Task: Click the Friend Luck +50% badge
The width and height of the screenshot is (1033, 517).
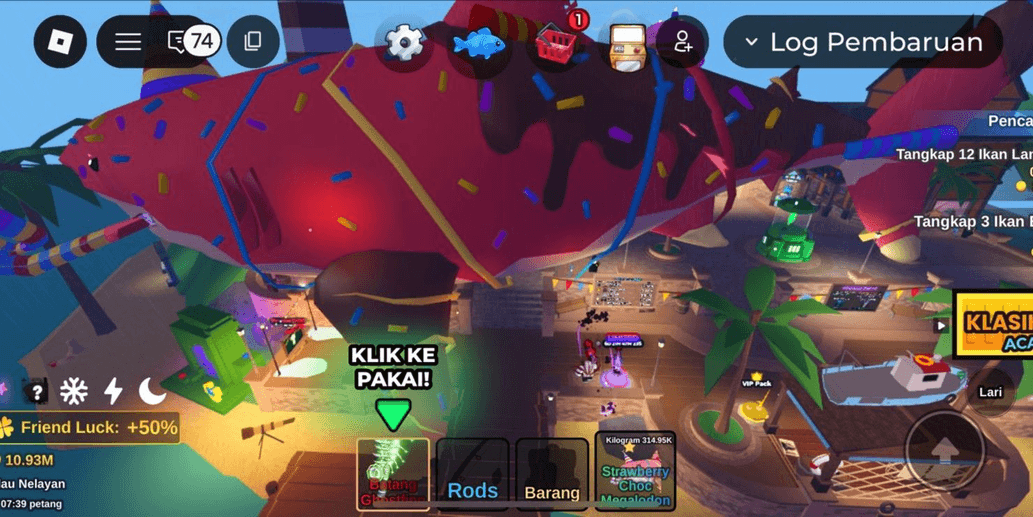Action: (92, 428)
